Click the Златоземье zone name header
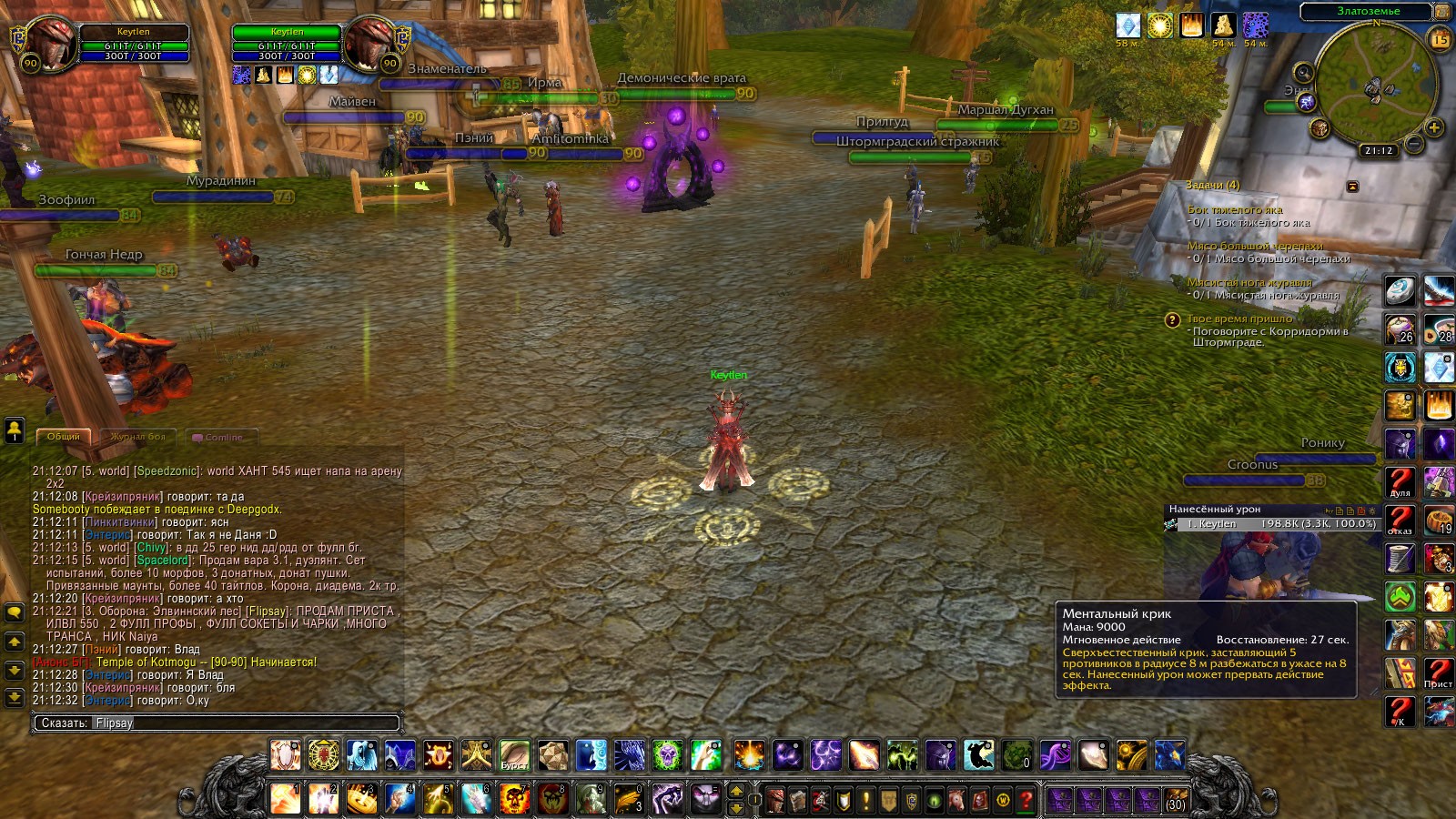The height and width of the screenshot is (819, 1456). 1368,12
